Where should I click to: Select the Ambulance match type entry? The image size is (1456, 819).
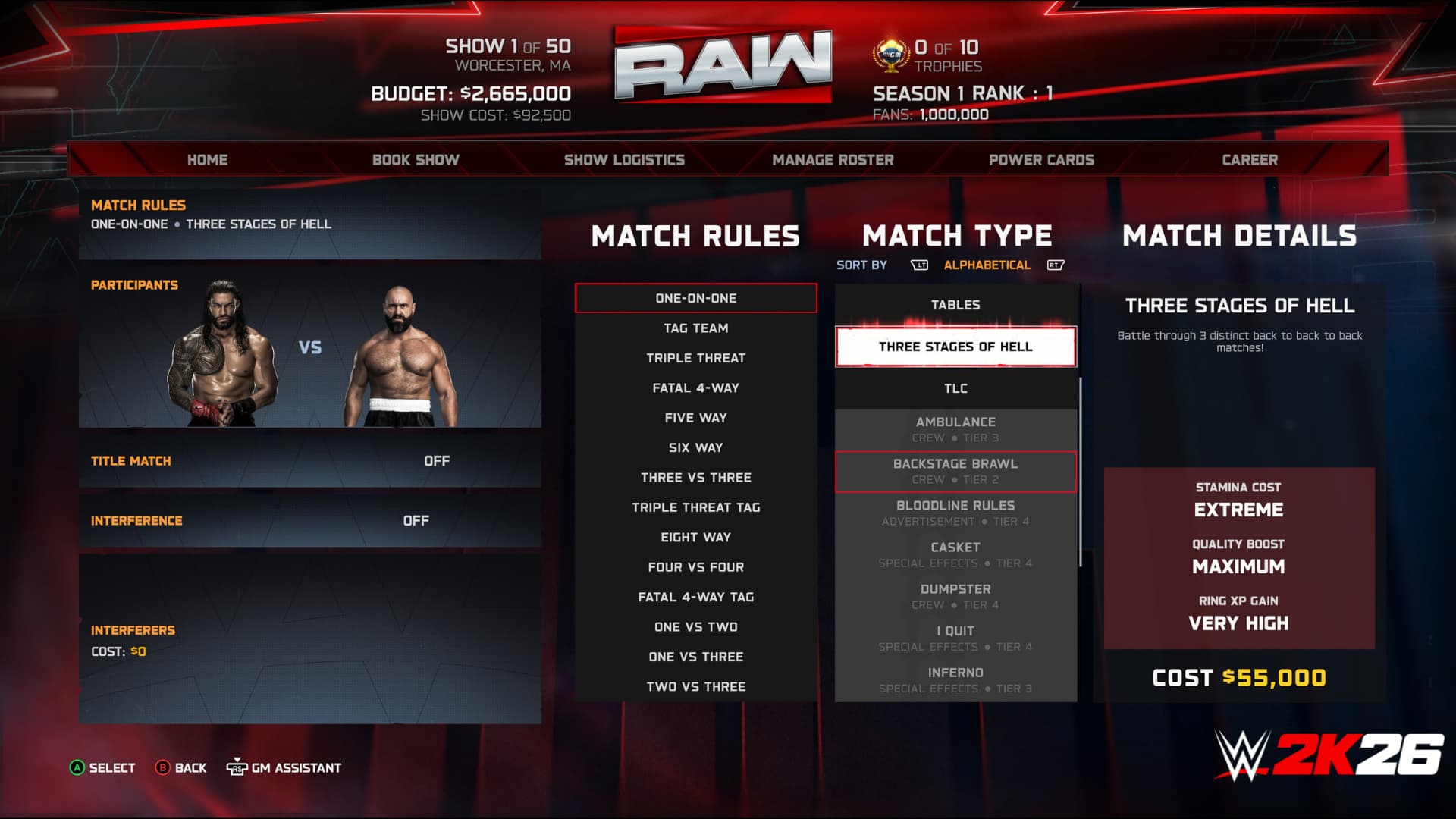955,429
